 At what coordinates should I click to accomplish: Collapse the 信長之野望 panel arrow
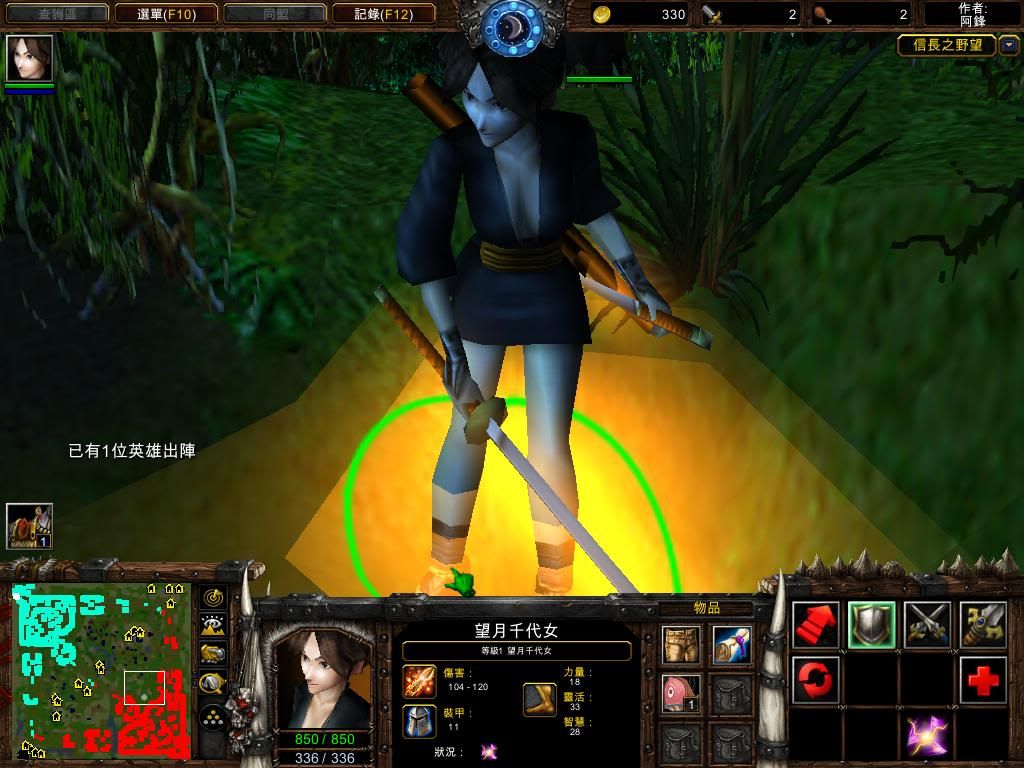pyautogui.click(x=1009, y=45)
